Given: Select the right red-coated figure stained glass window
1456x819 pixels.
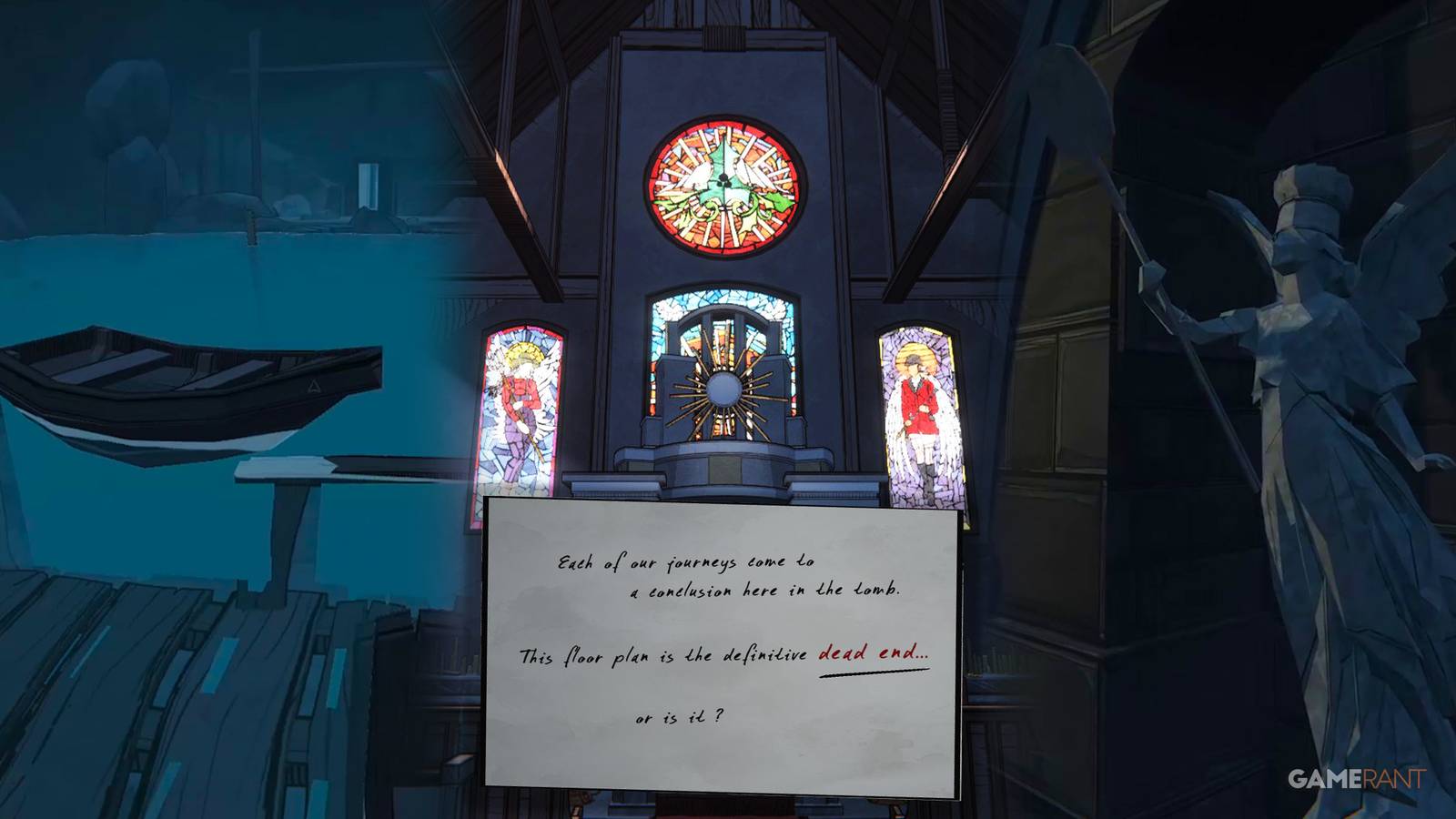Looking at the screenshot, I should pos(919,414).
